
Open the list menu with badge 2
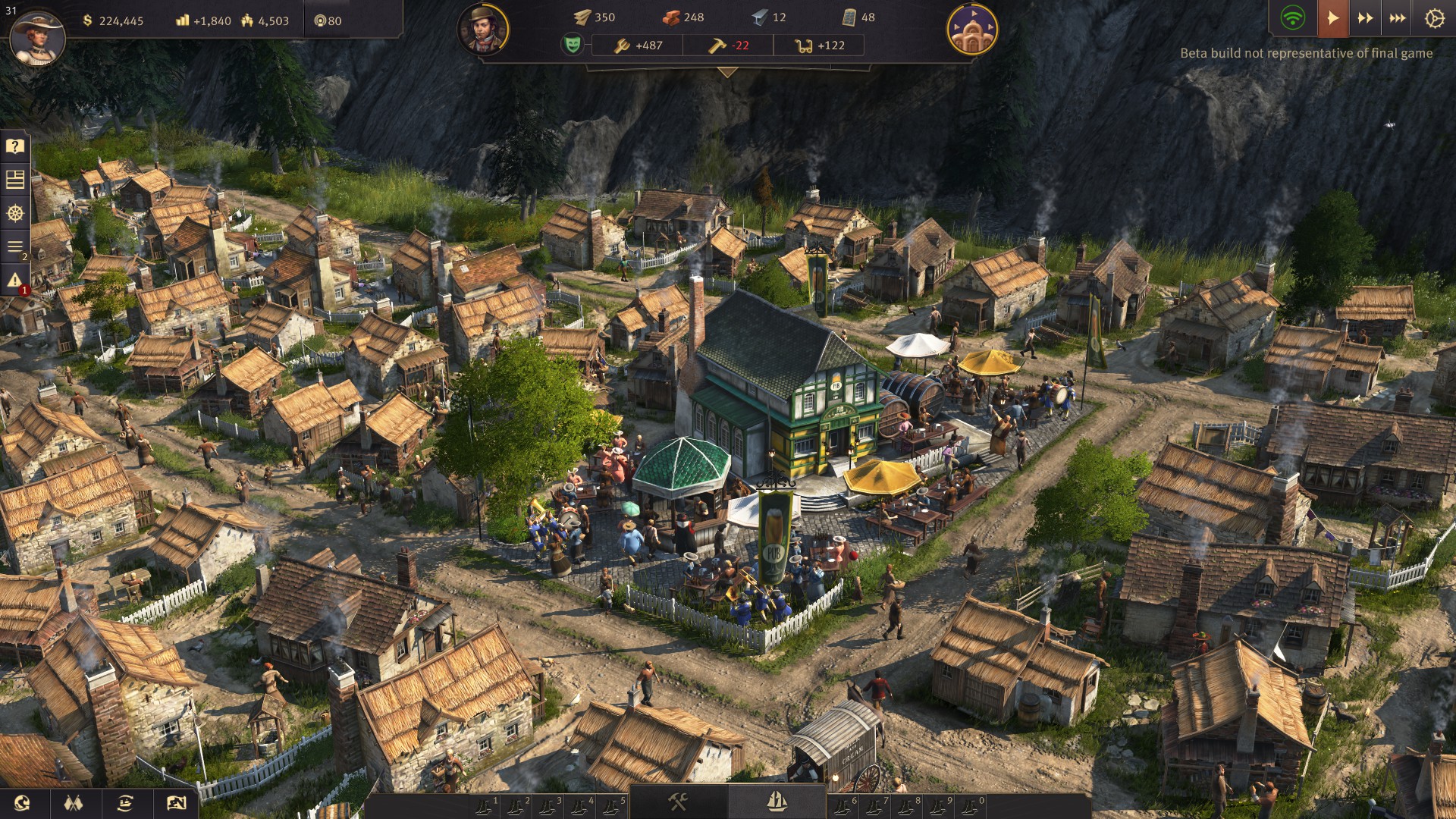pos(15,246)
